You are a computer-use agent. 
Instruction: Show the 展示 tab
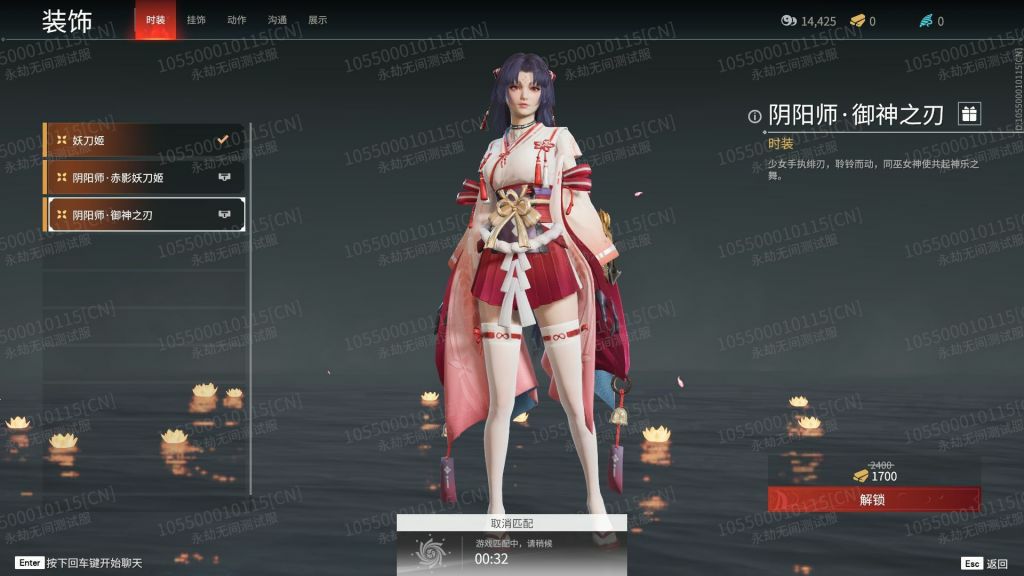pyautogui.click(x=317, y=20)
